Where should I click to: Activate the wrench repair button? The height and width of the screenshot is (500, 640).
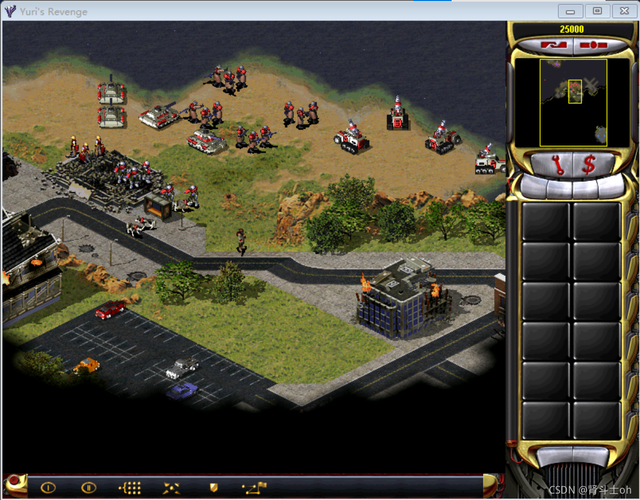(553, 162)
